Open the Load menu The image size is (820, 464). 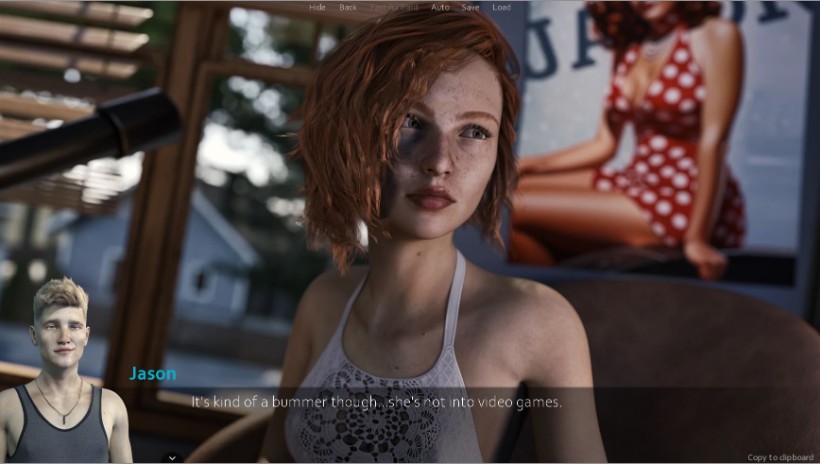(x=501, y=7)
